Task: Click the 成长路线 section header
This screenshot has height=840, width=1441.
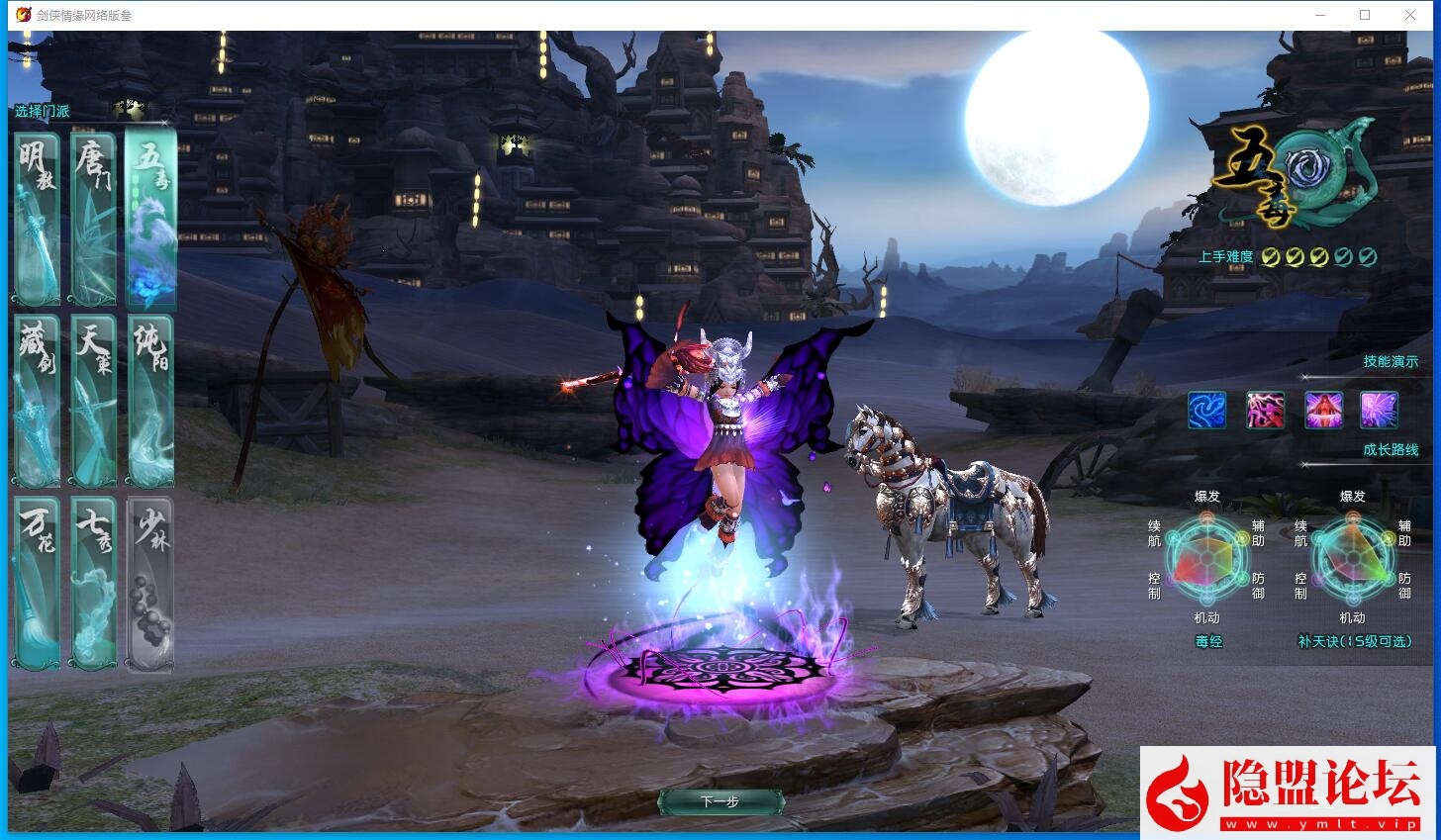Action: (x=1391, y=449)
